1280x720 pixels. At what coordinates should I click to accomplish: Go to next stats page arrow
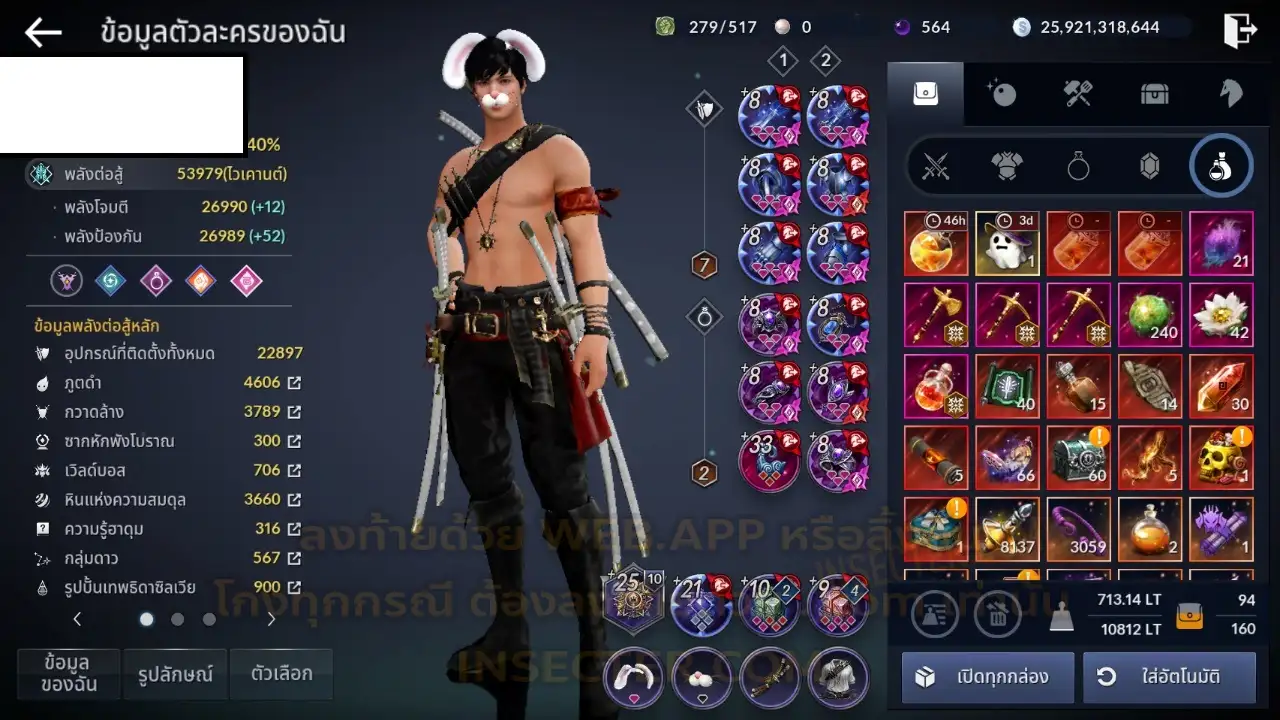[x=271, y=620]
